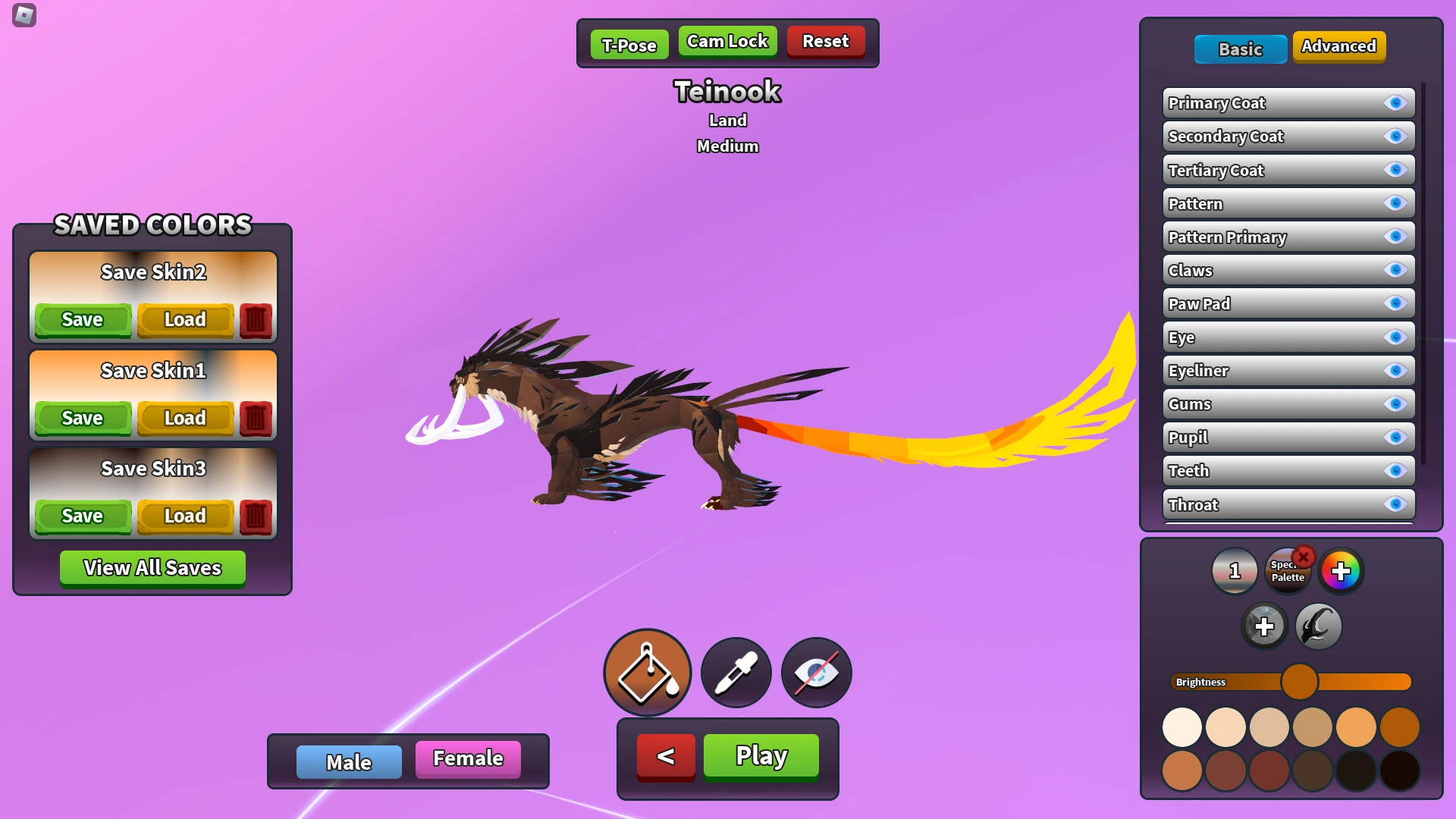Add a new palette with the plus icon
Screen dimensions: 1456x819
[x=1263, y=626]
